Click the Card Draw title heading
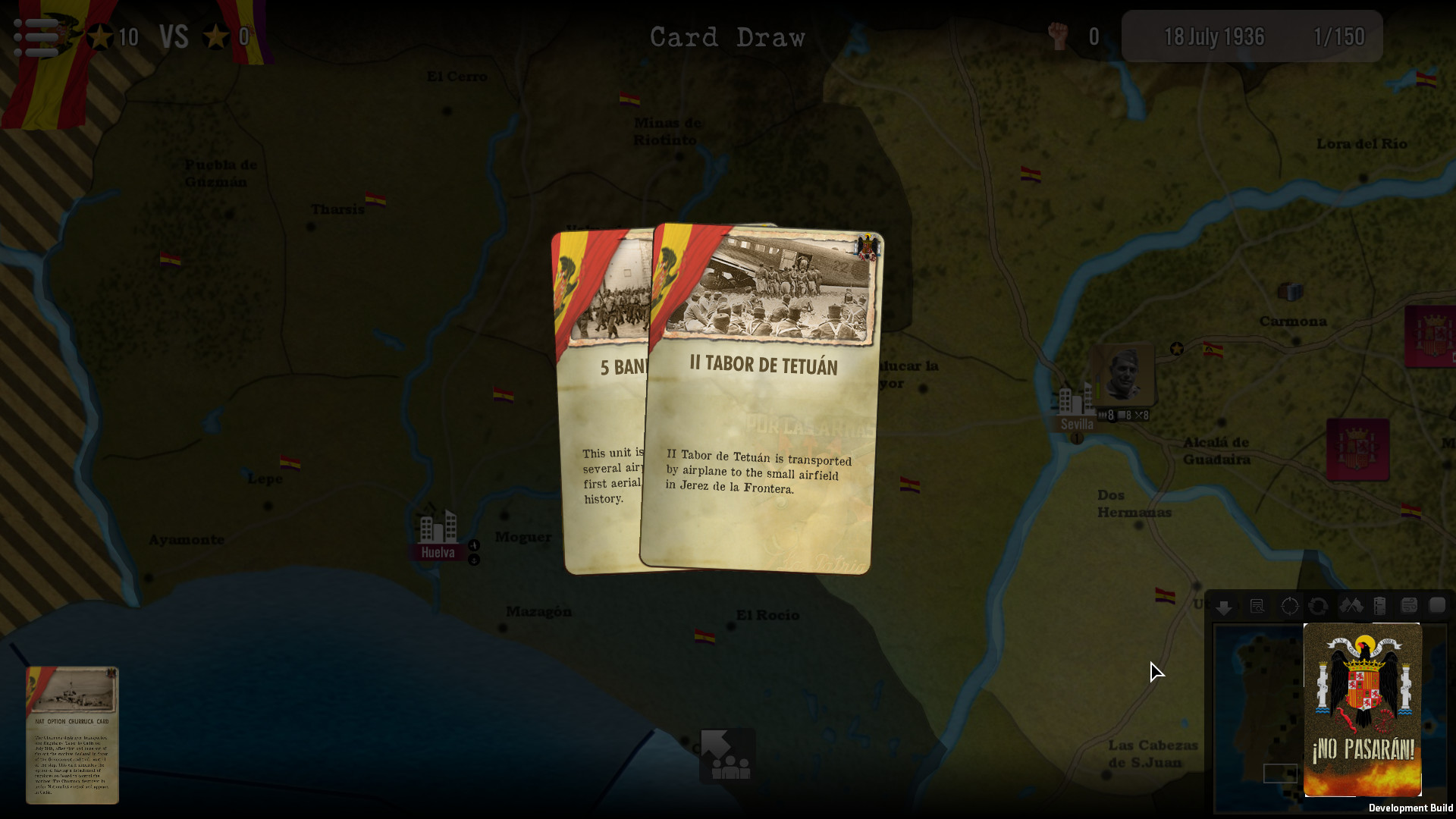The height and width of the screenshot is (819, 1456). [728, 36]
